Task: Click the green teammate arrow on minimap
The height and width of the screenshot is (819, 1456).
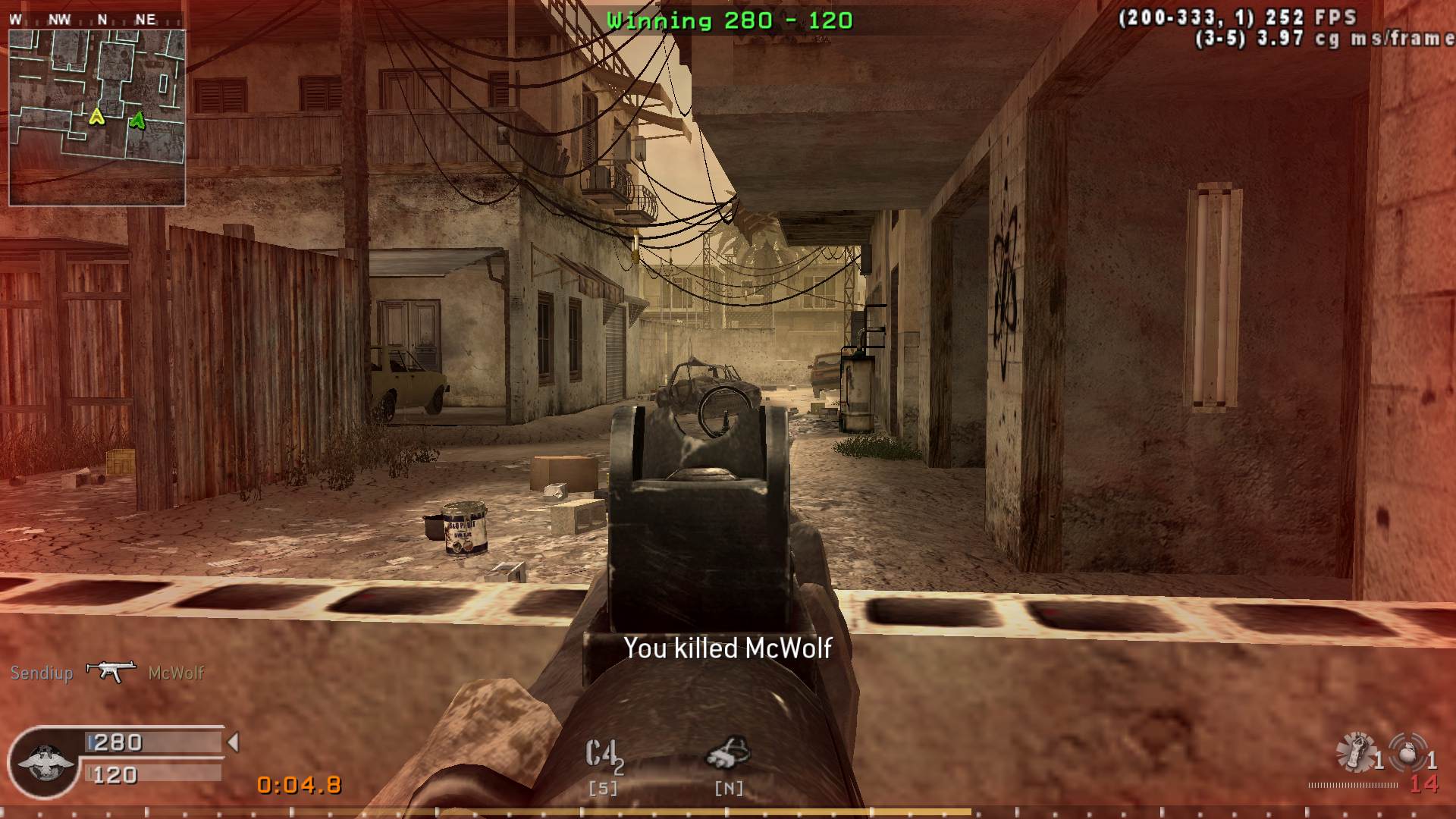Action: click(137, 118)
